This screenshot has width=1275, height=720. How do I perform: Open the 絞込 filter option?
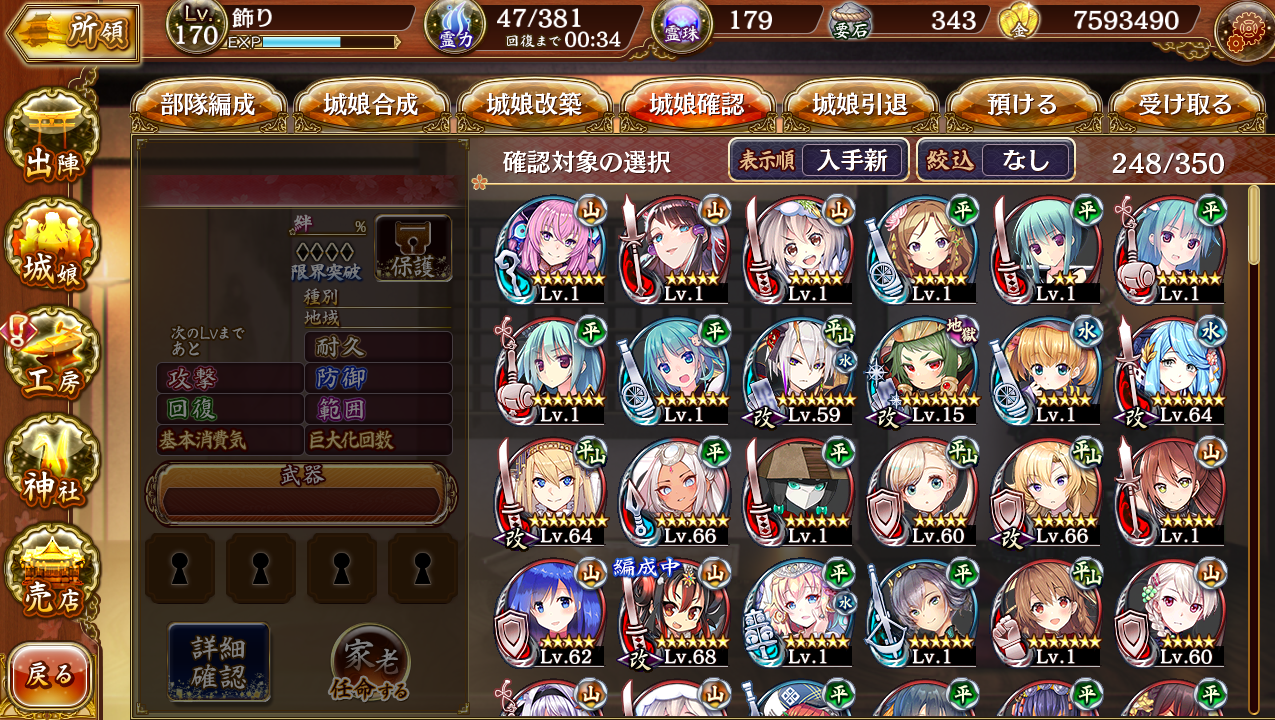[995, 160]
